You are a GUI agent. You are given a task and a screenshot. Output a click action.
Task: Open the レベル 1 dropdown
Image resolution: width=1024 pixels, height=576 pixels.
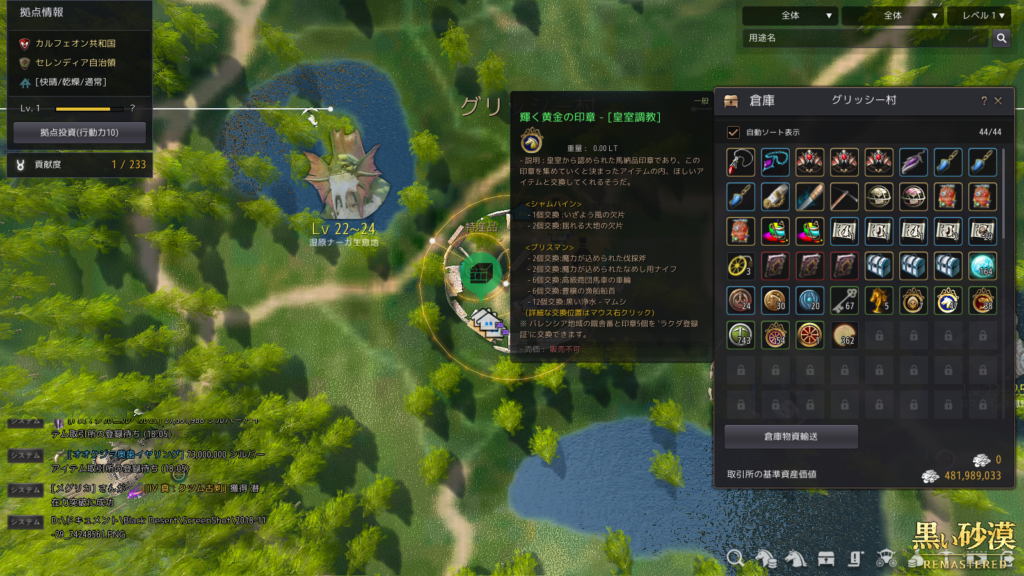pyautogui.click(x=978, y=16)
